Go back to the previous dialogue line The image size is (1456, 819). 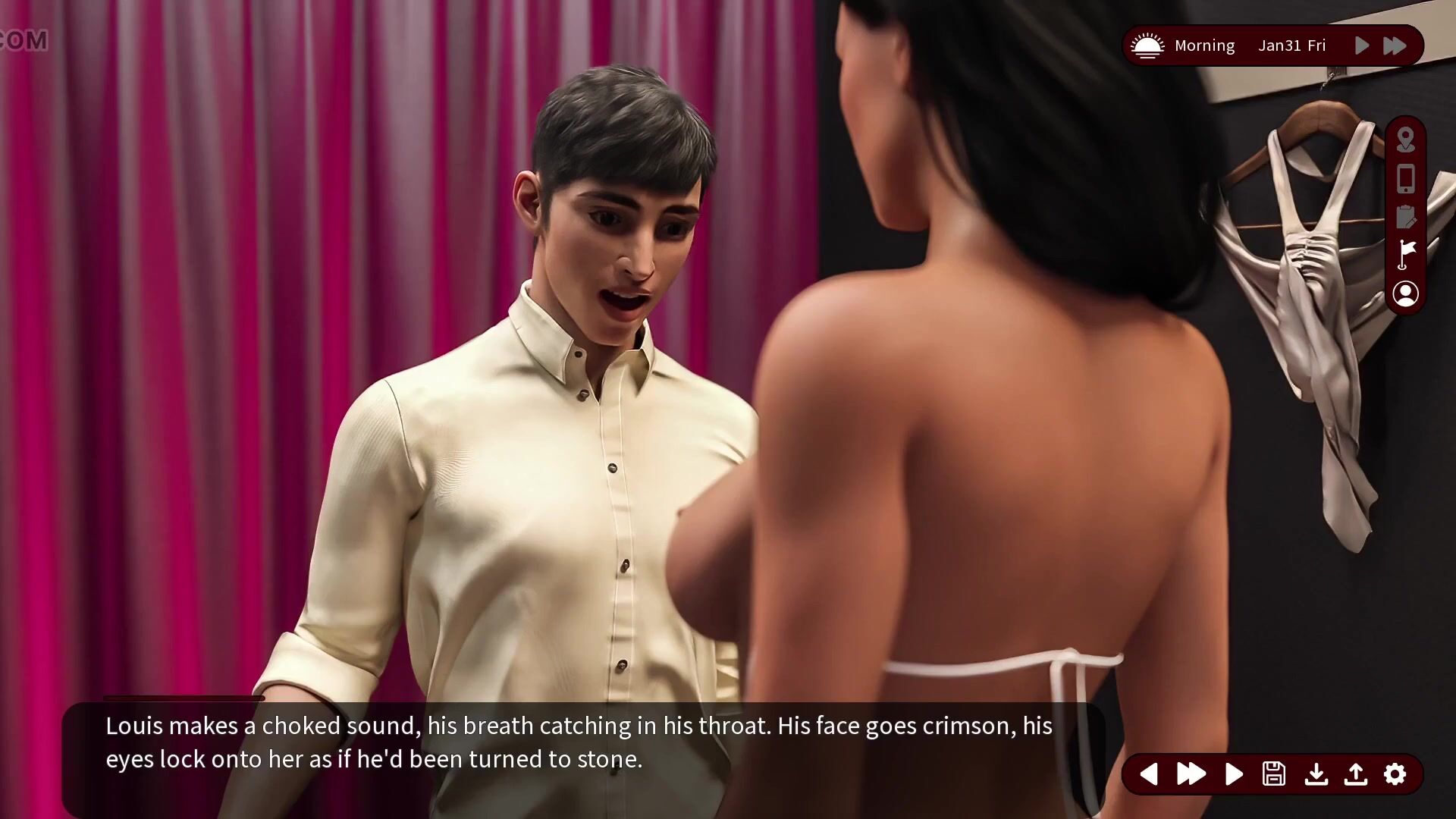[x=1149, y=773]
